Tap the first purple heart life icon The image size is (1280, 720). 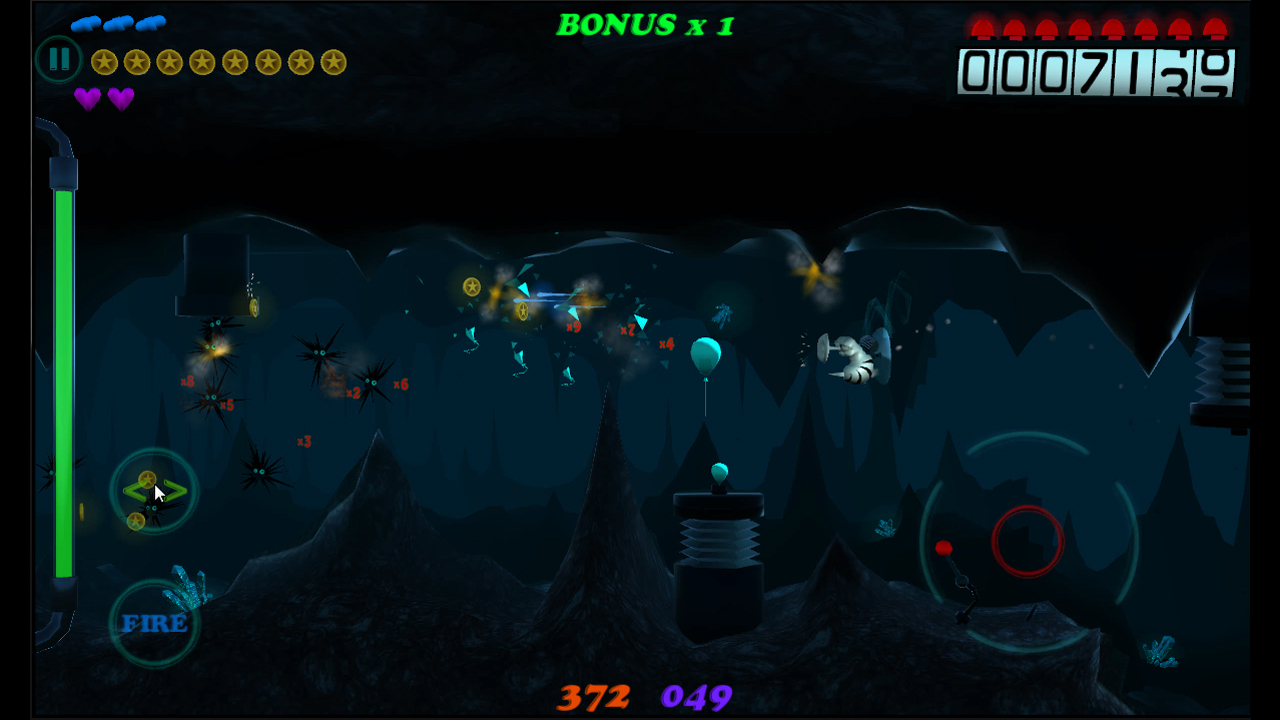[x=89, y=99]
